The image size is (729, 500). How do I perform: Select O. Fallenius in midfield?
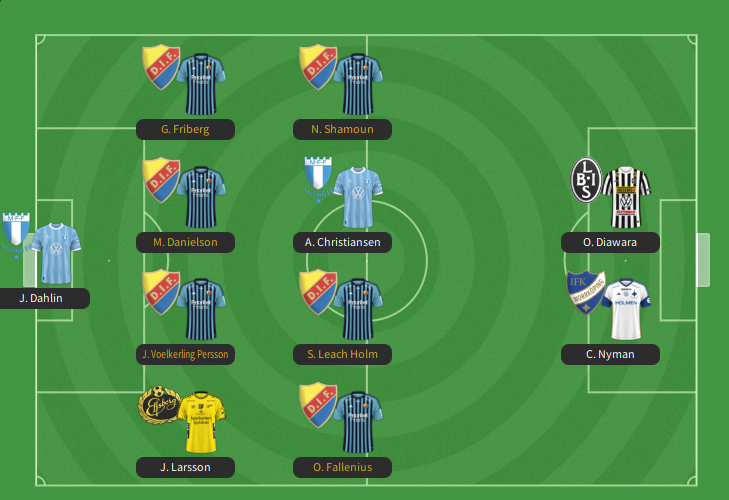coord(358,423)
